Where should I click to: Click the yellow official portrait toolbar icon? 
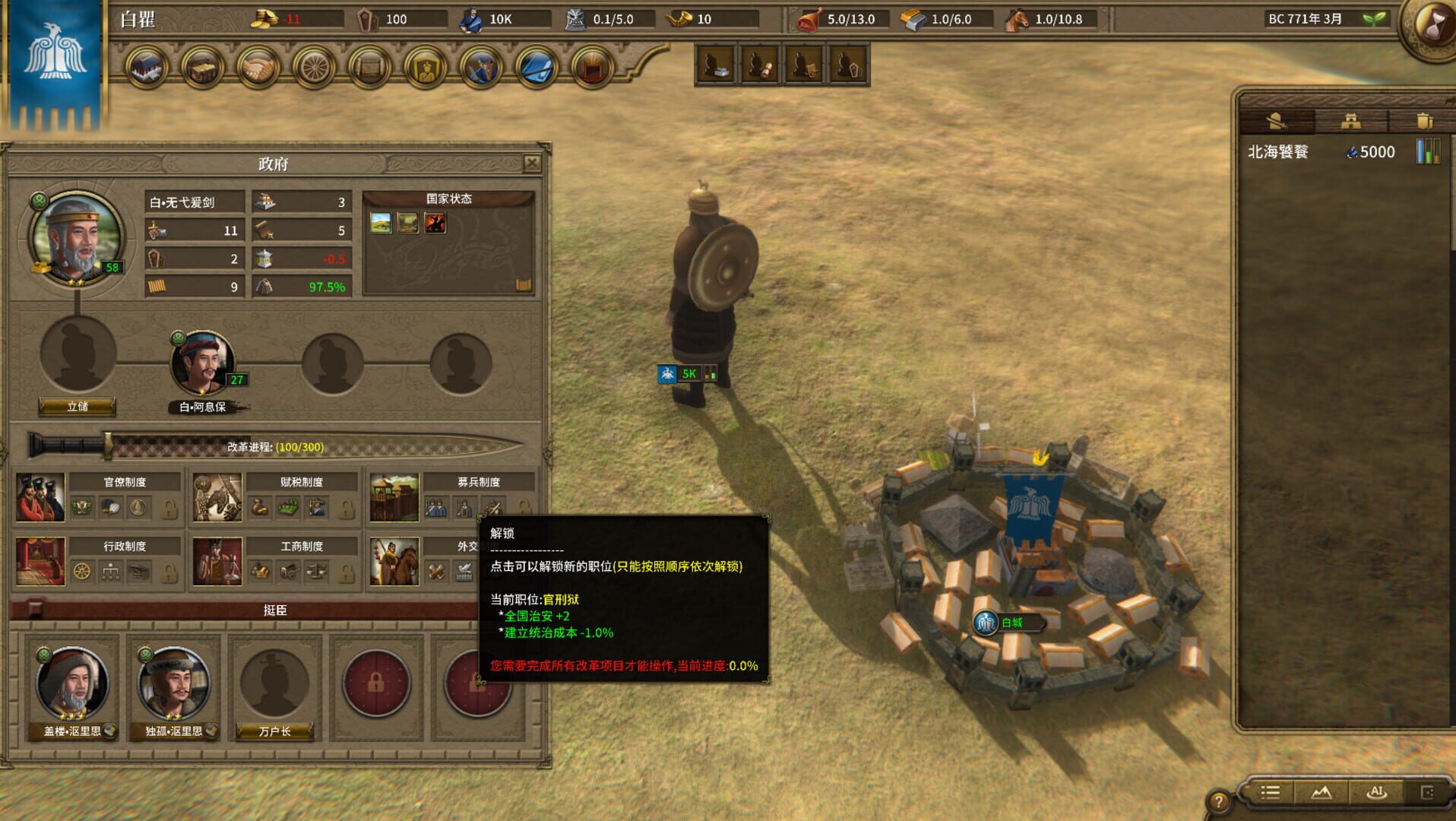[x=426, y=67]
